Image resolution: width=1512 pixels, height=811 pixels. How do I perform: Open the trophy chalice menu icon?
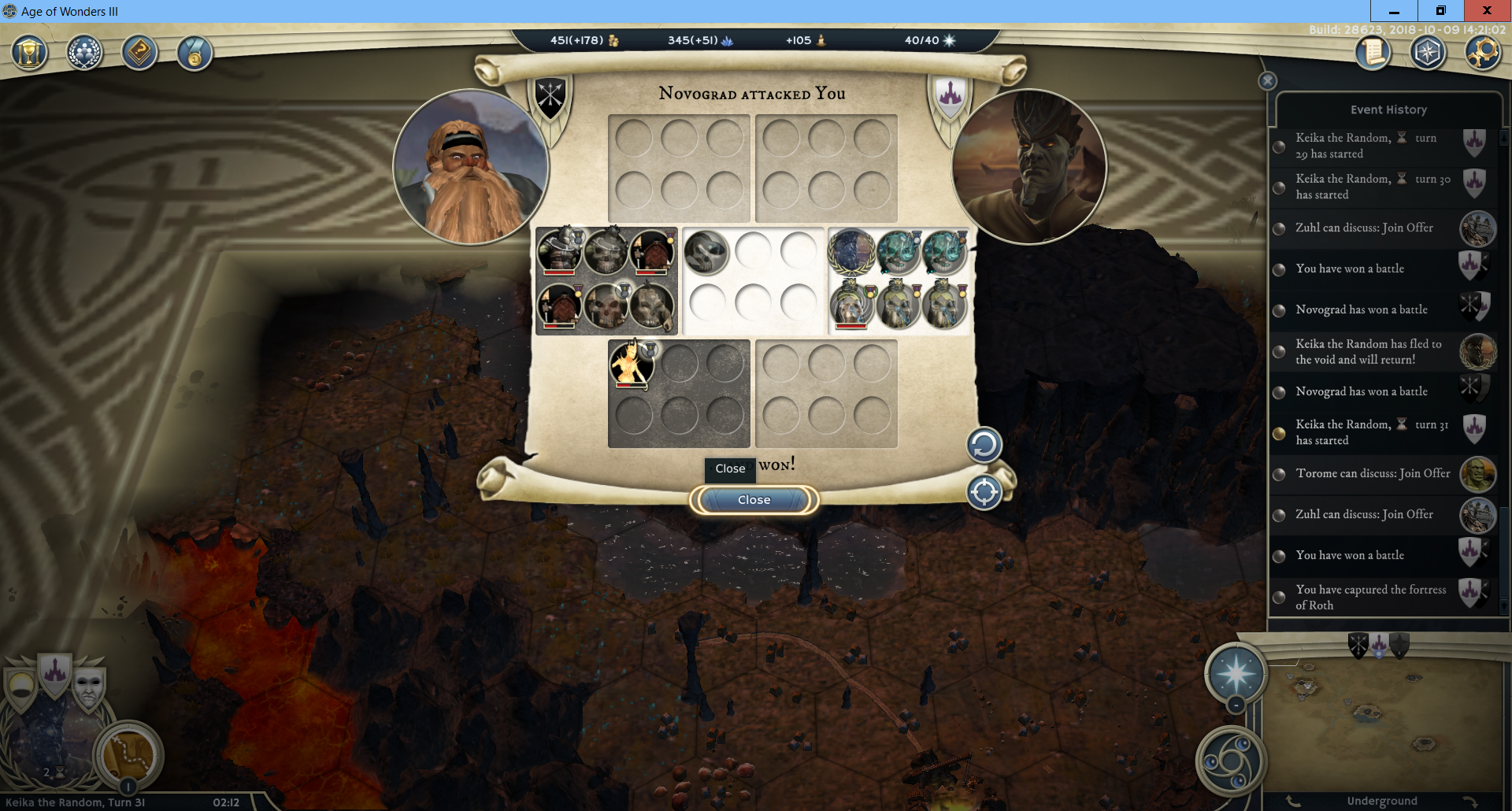30,54
